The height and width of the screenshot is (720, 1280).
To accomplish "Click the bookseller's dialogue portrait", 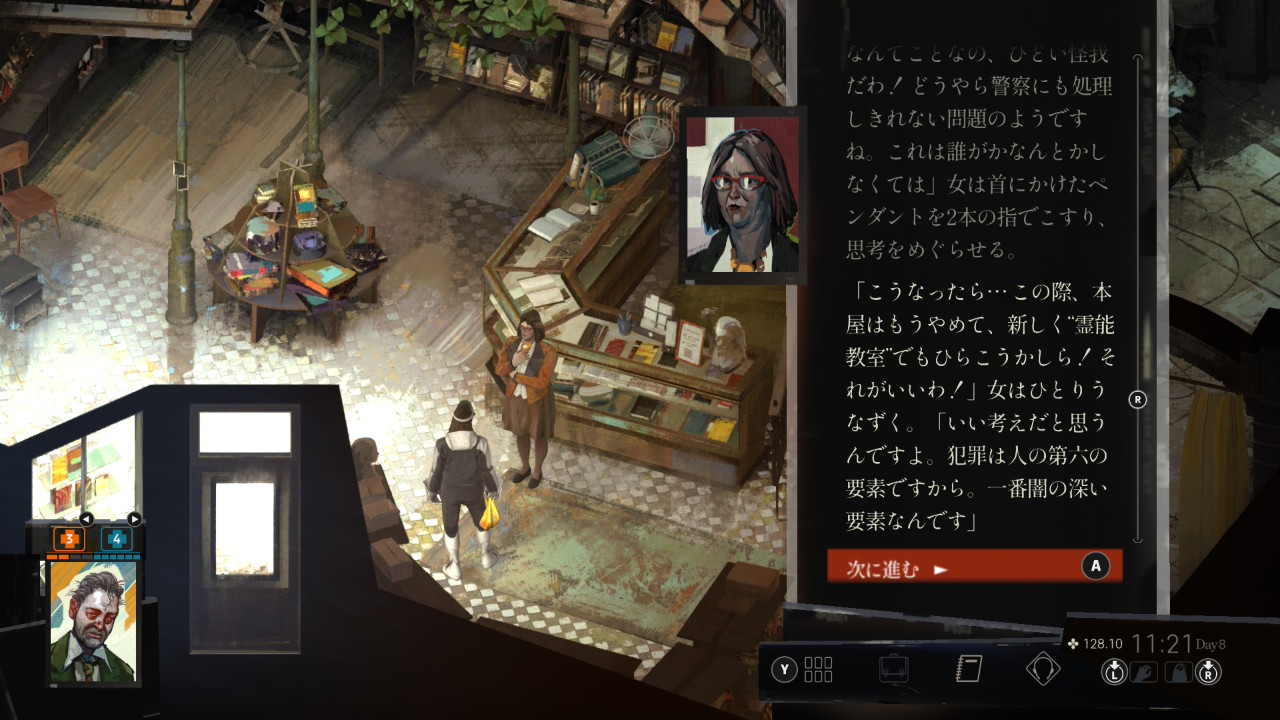I will coord(742,195).
